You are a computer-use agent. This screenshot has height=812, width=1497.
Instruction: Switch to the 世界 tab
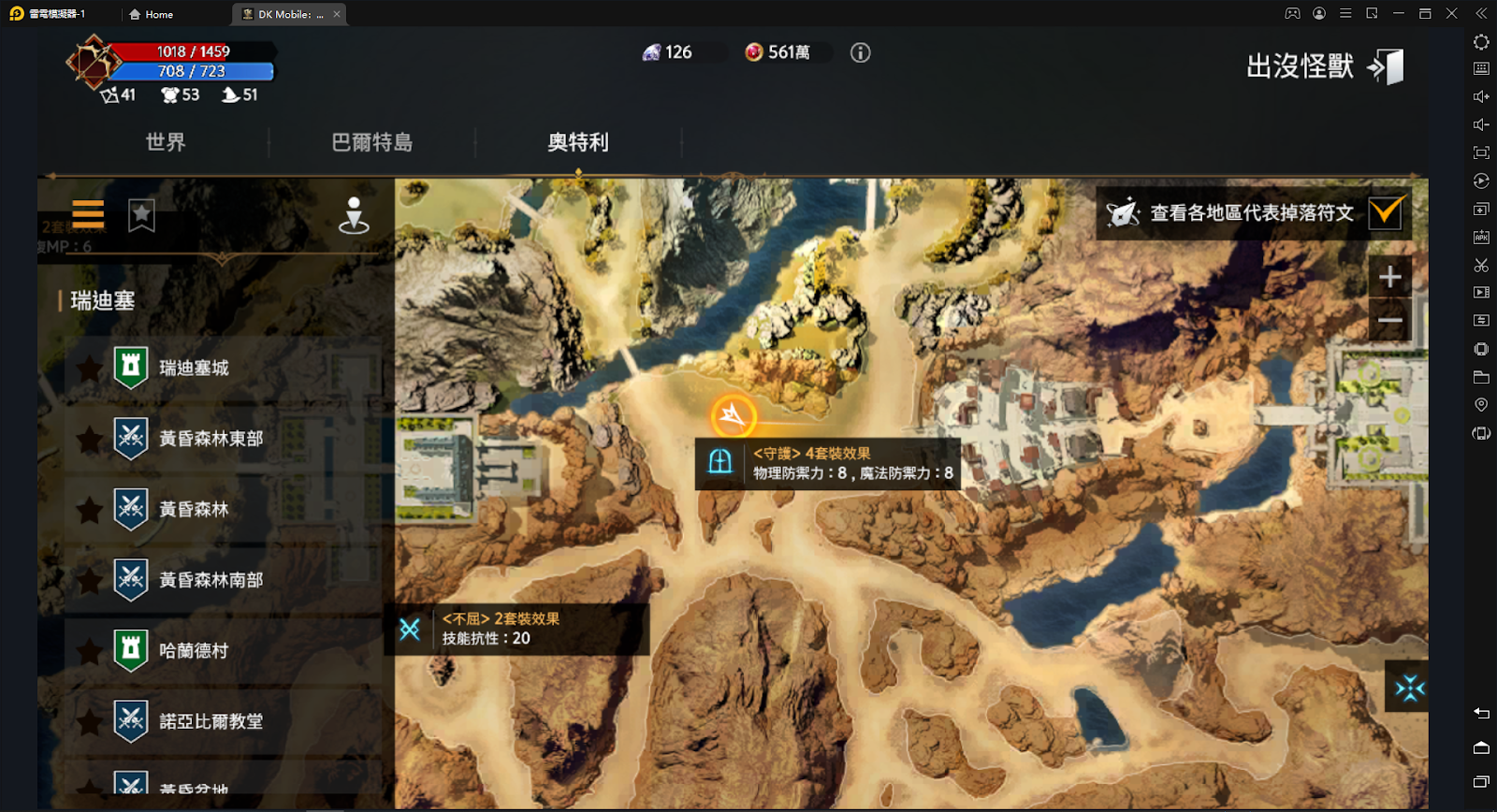[166, 142]
